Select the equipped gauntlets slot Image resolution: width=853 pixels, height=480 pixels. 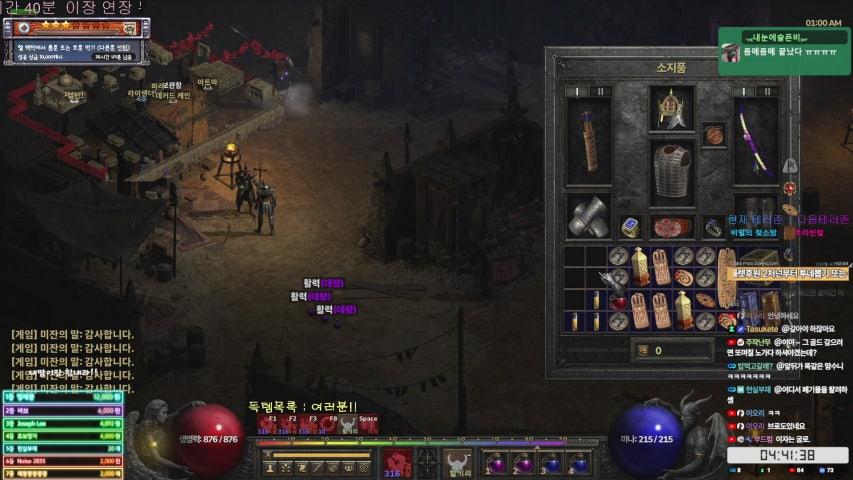(588, 216)
